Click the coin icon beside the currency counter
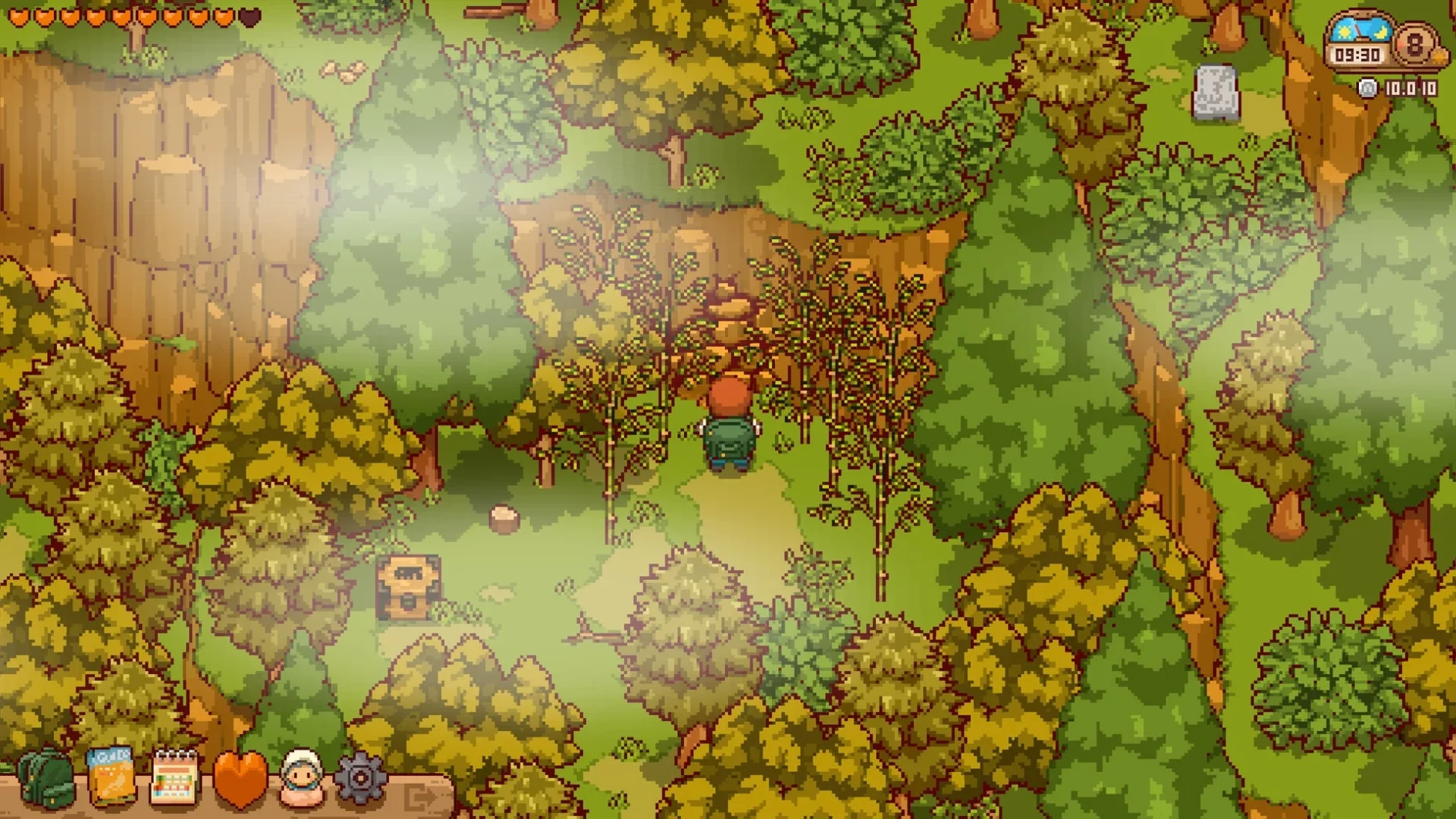The height and width of the screenshot is (819, 1456). (1367, 89)
